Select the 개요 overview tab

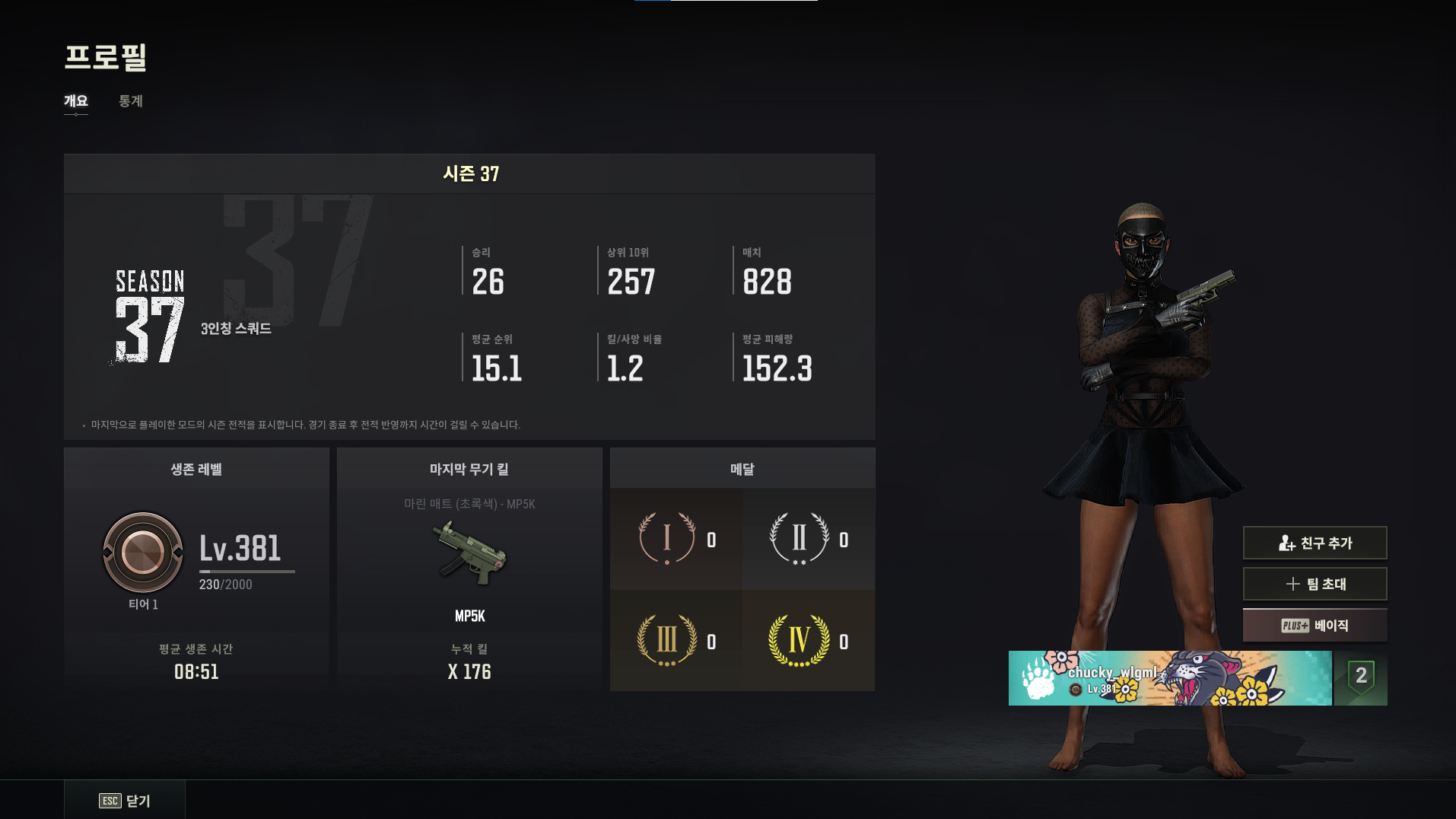[76, 101]
